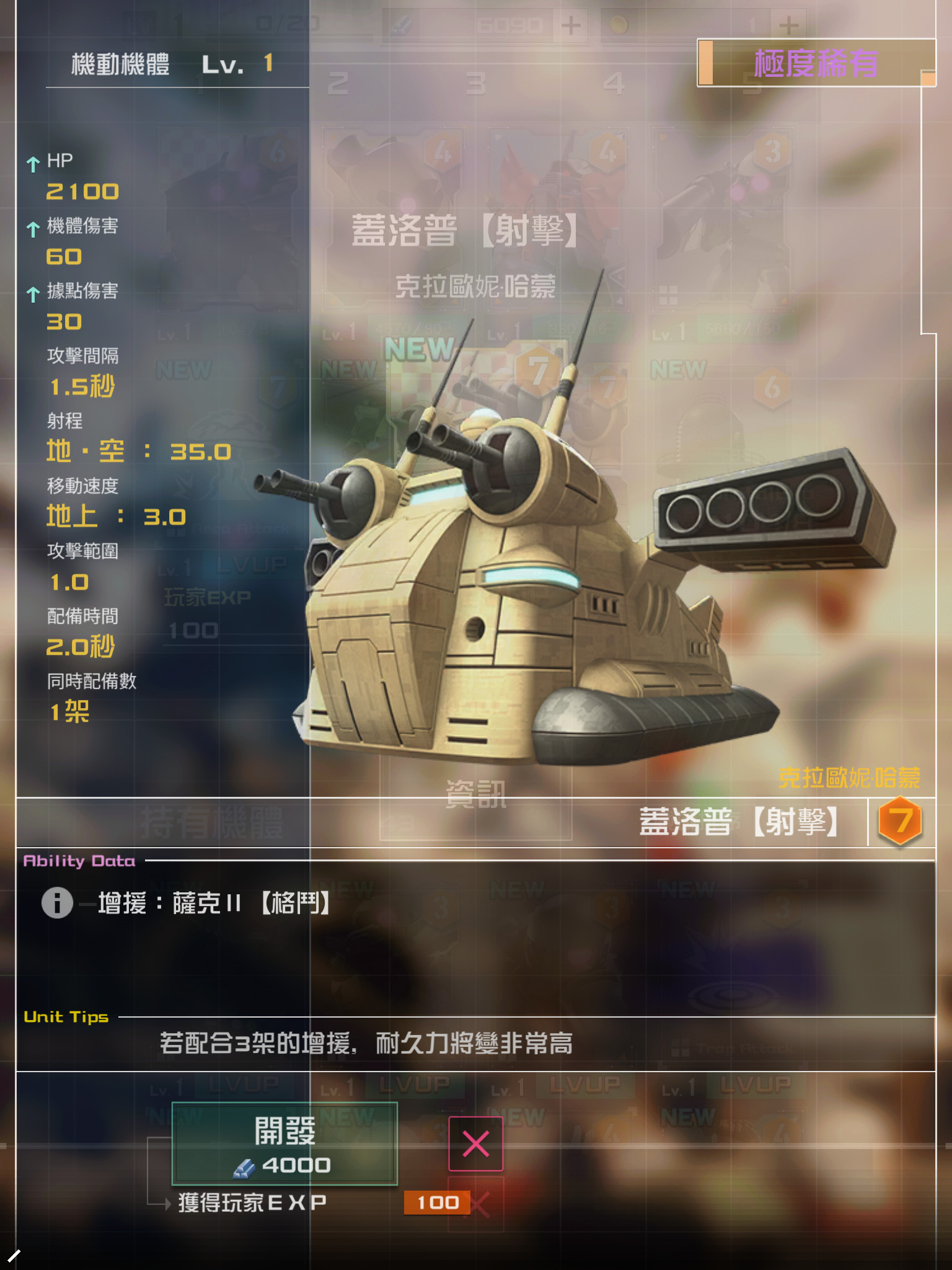This screenshot has height=1270, width=952.
Task: Click the orange 100 EXP badge
Action: (439, 1204)
